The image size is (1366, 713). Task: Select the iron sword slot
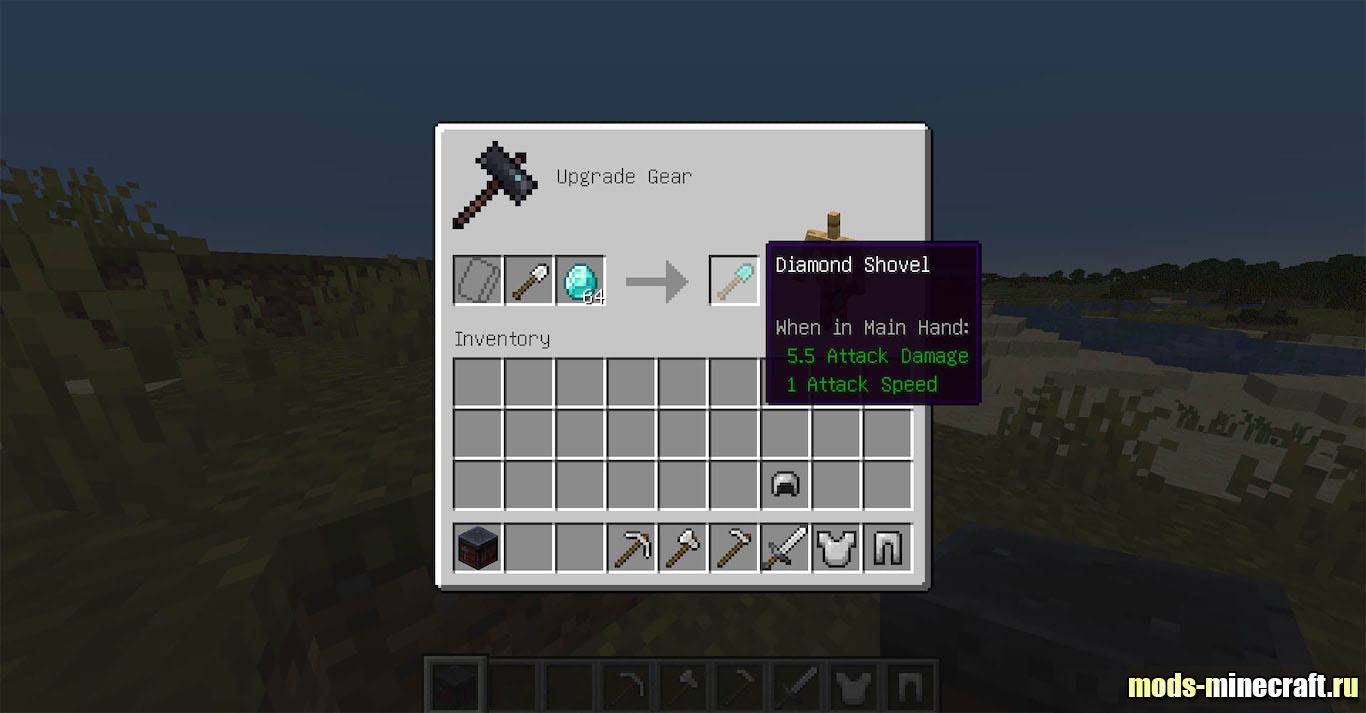785,548
